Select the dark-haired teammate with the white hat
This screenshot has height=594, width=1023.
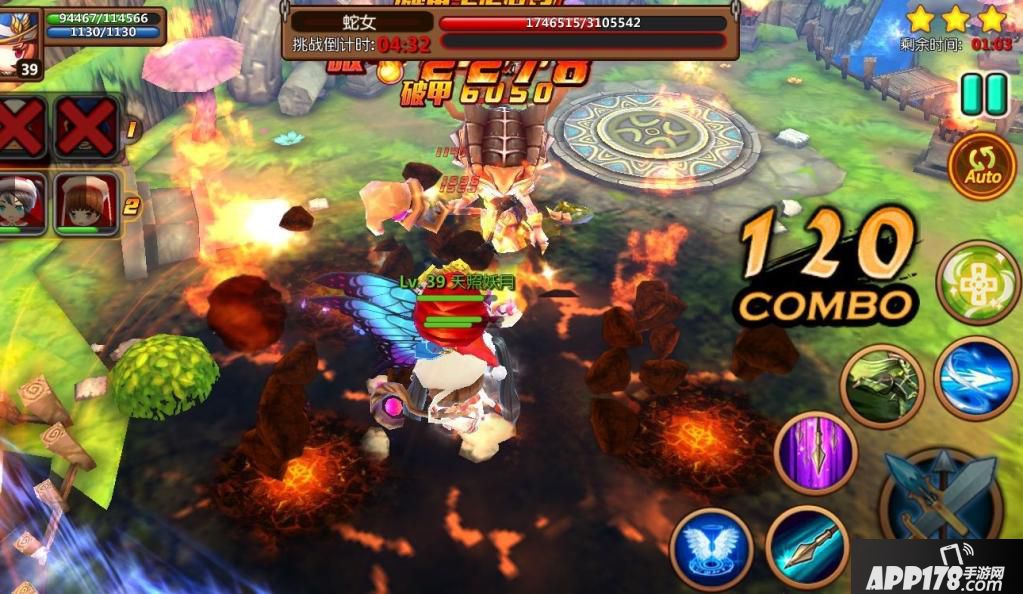point(22,203)
